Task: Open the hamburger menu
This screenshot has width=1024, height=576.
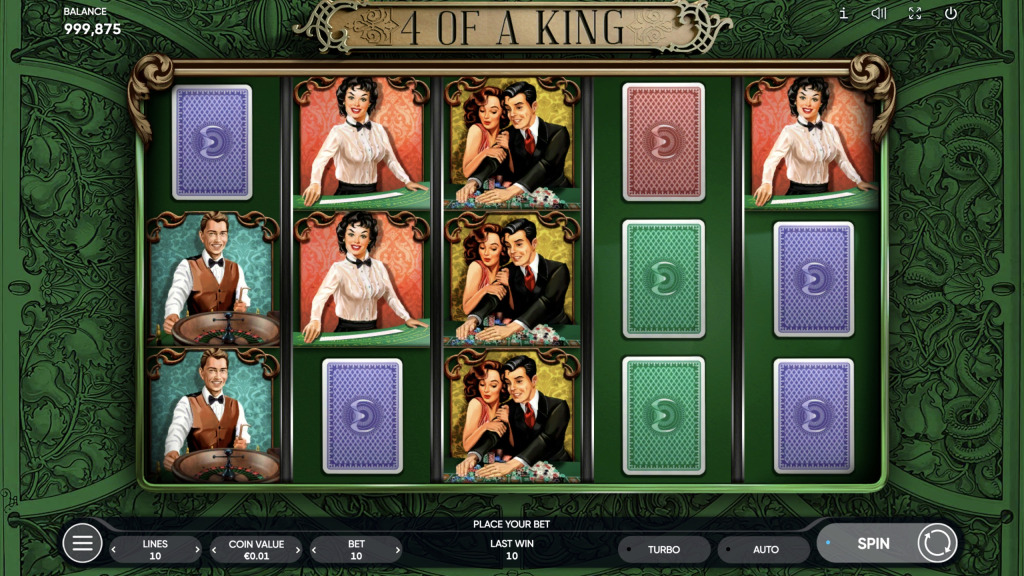Action: point(83,544)
